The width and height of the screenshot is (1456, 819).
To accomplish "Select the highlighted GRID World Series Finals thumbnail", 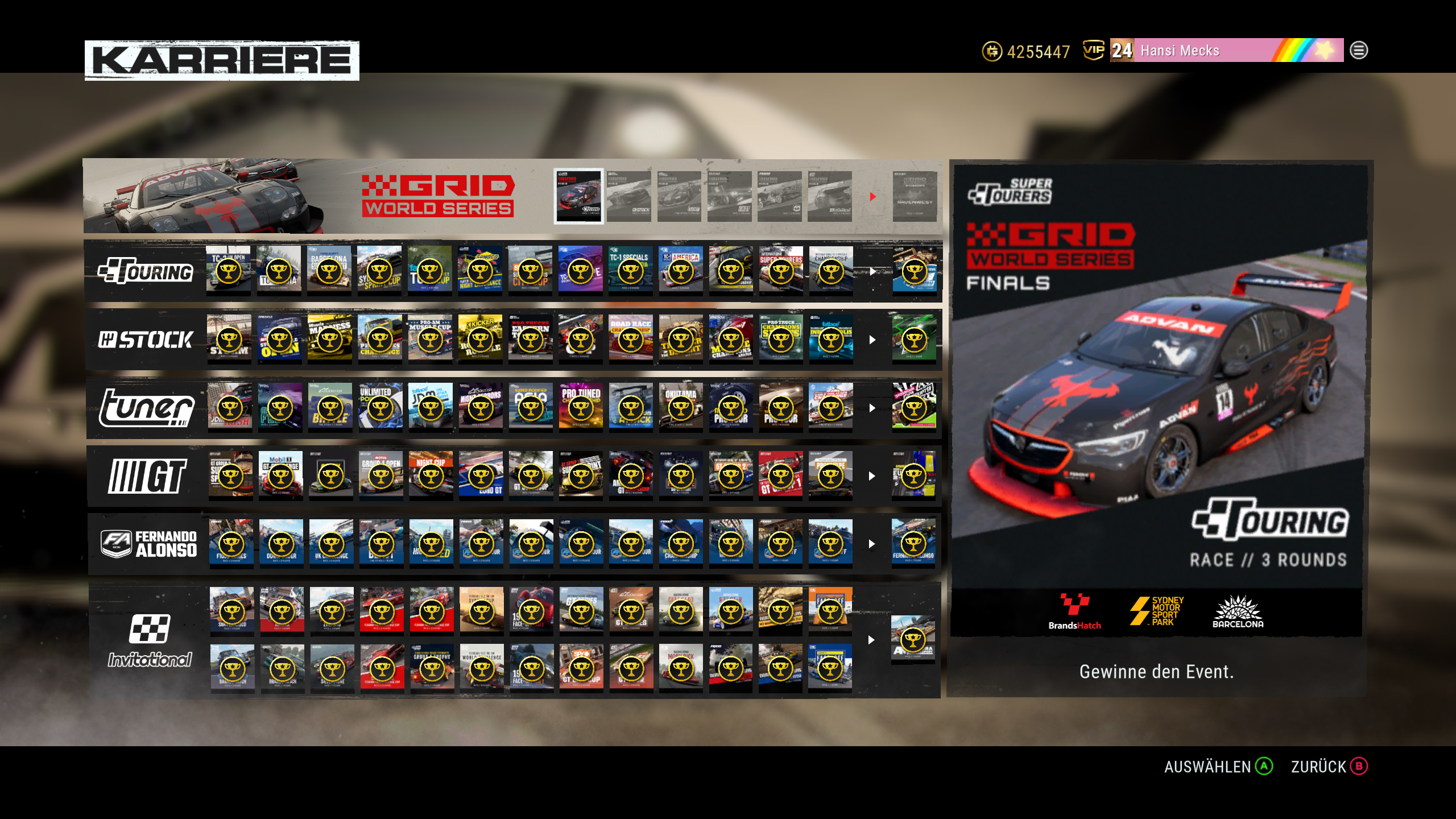I will (x=578, y=196).
